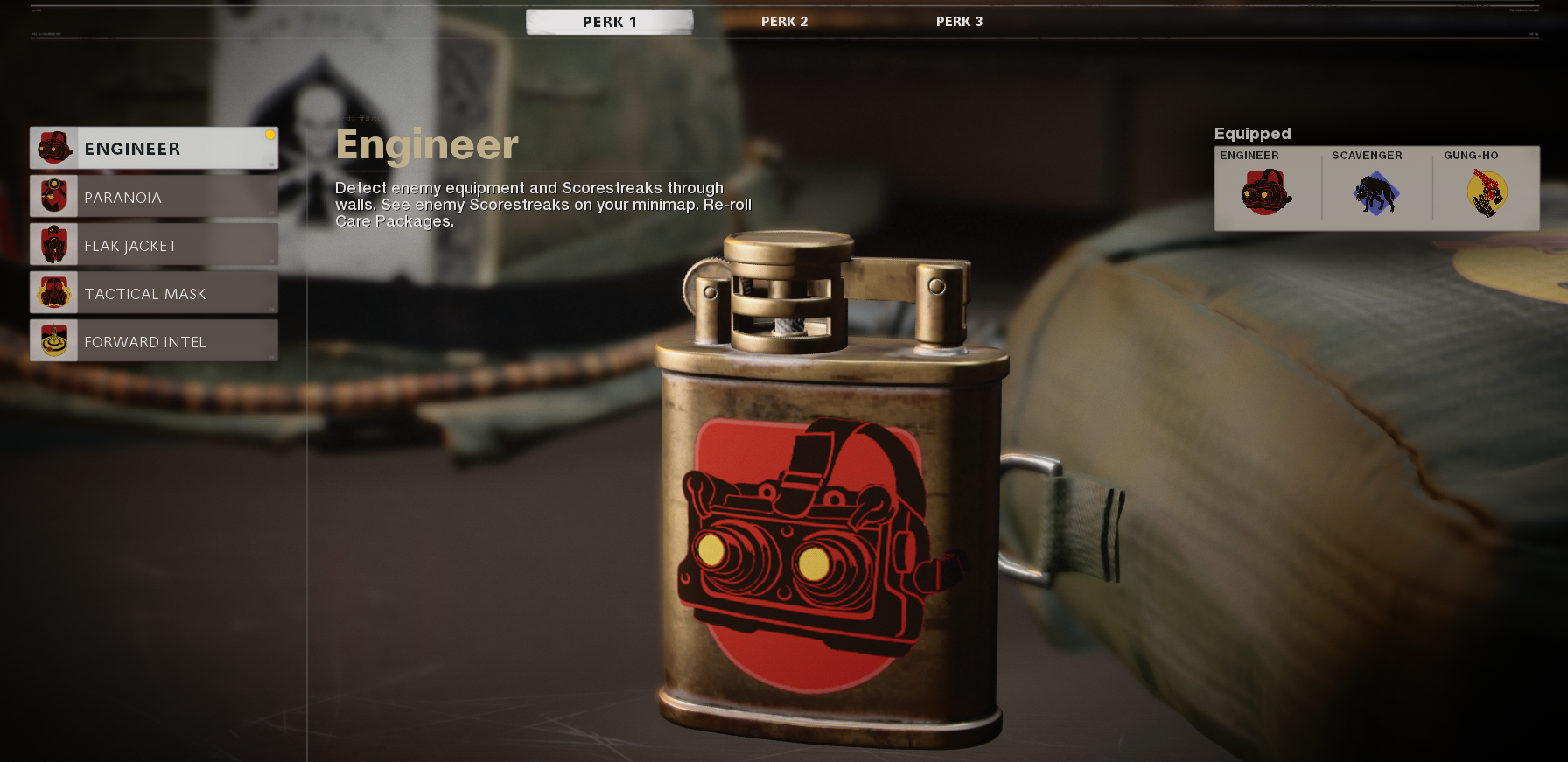Select the highlighted Perk 1 tab

pyautogui.click(x=610, y=21)
